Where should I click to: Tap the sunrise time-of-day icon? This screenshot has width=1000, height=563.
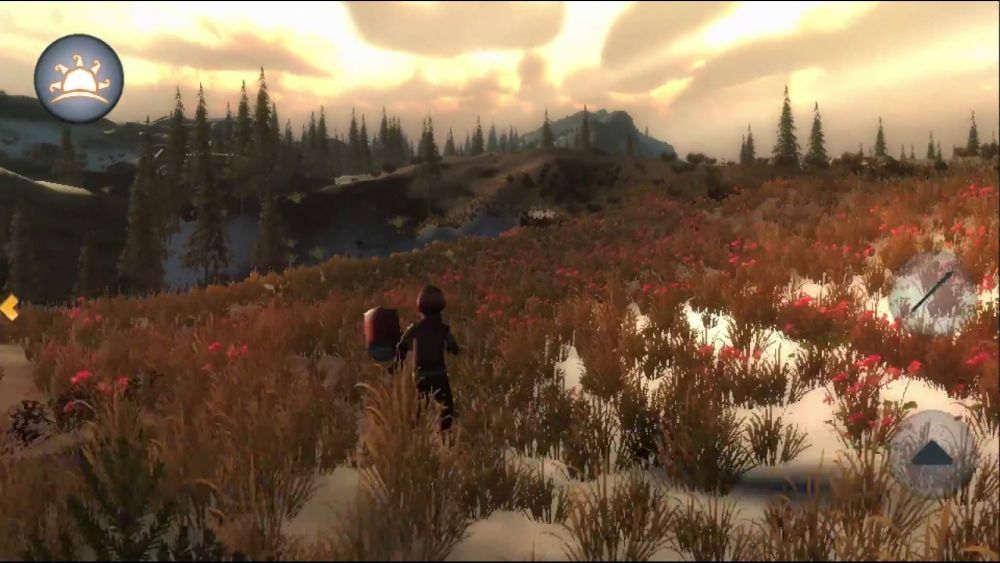point(78,78)
